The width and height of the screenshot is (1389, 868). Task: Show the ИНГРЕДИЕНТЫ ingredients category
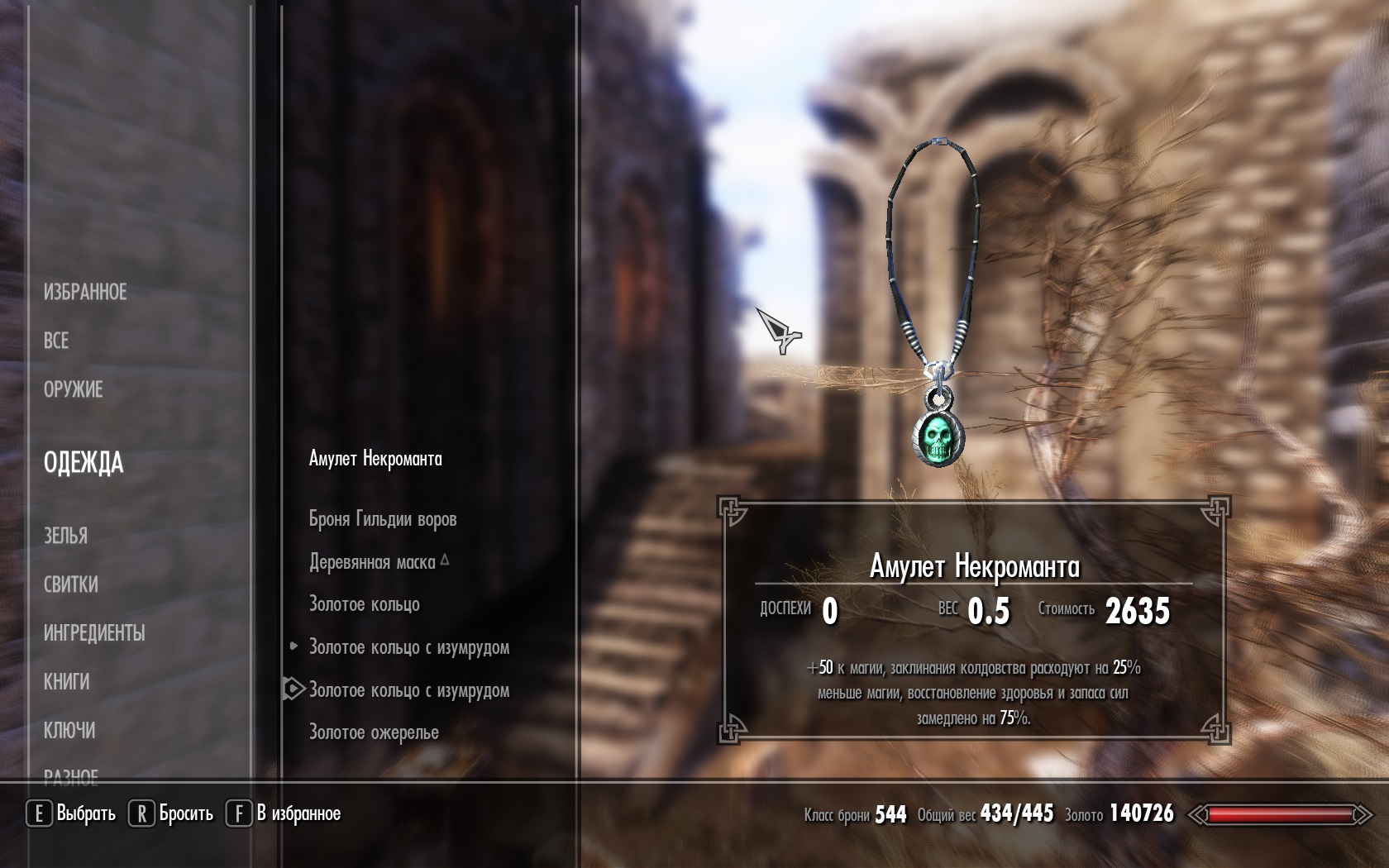point(94,633)
